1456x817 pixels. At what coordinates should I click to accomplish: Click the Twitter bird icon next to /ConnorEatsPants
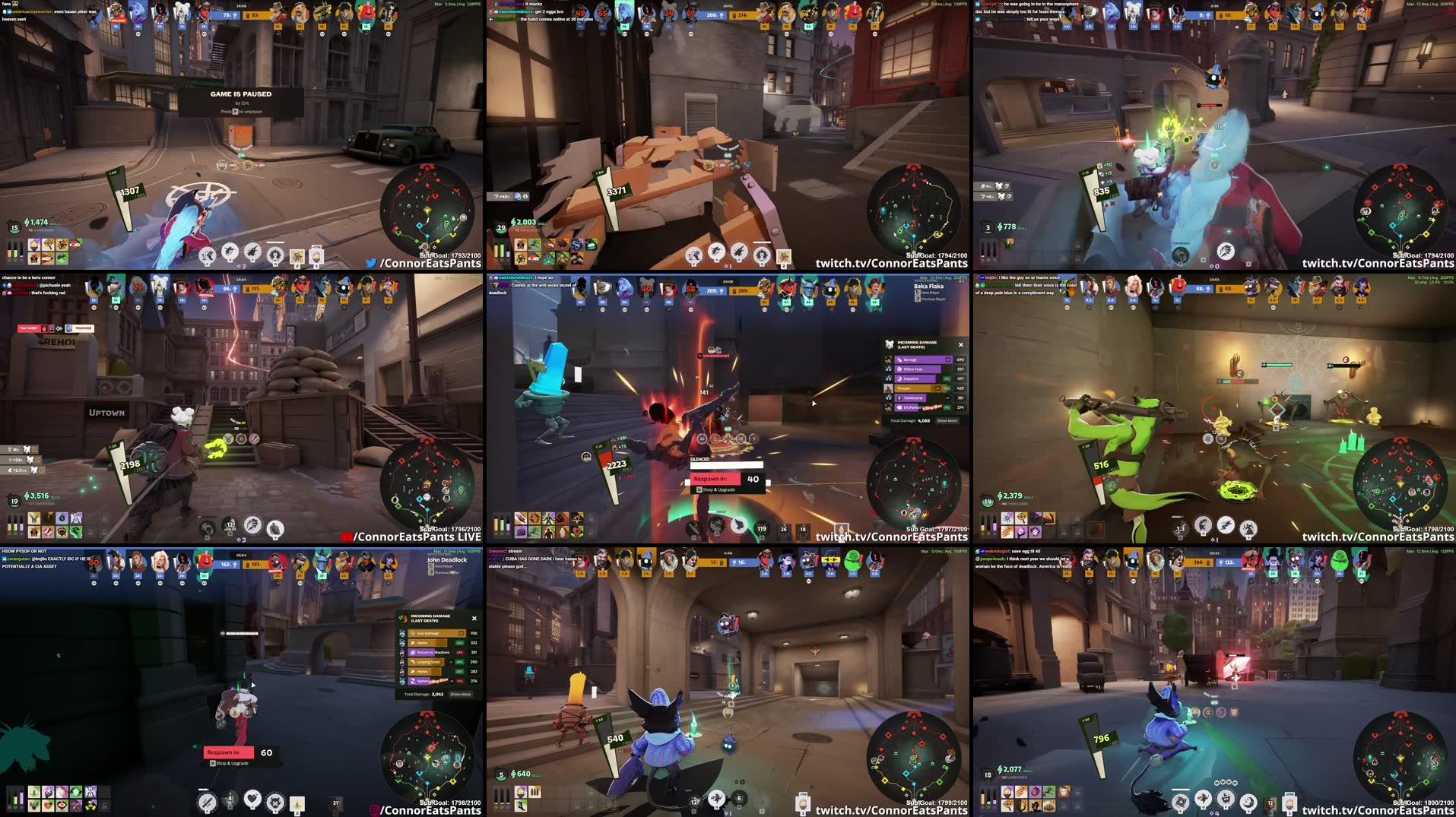(x=370, y=262)
